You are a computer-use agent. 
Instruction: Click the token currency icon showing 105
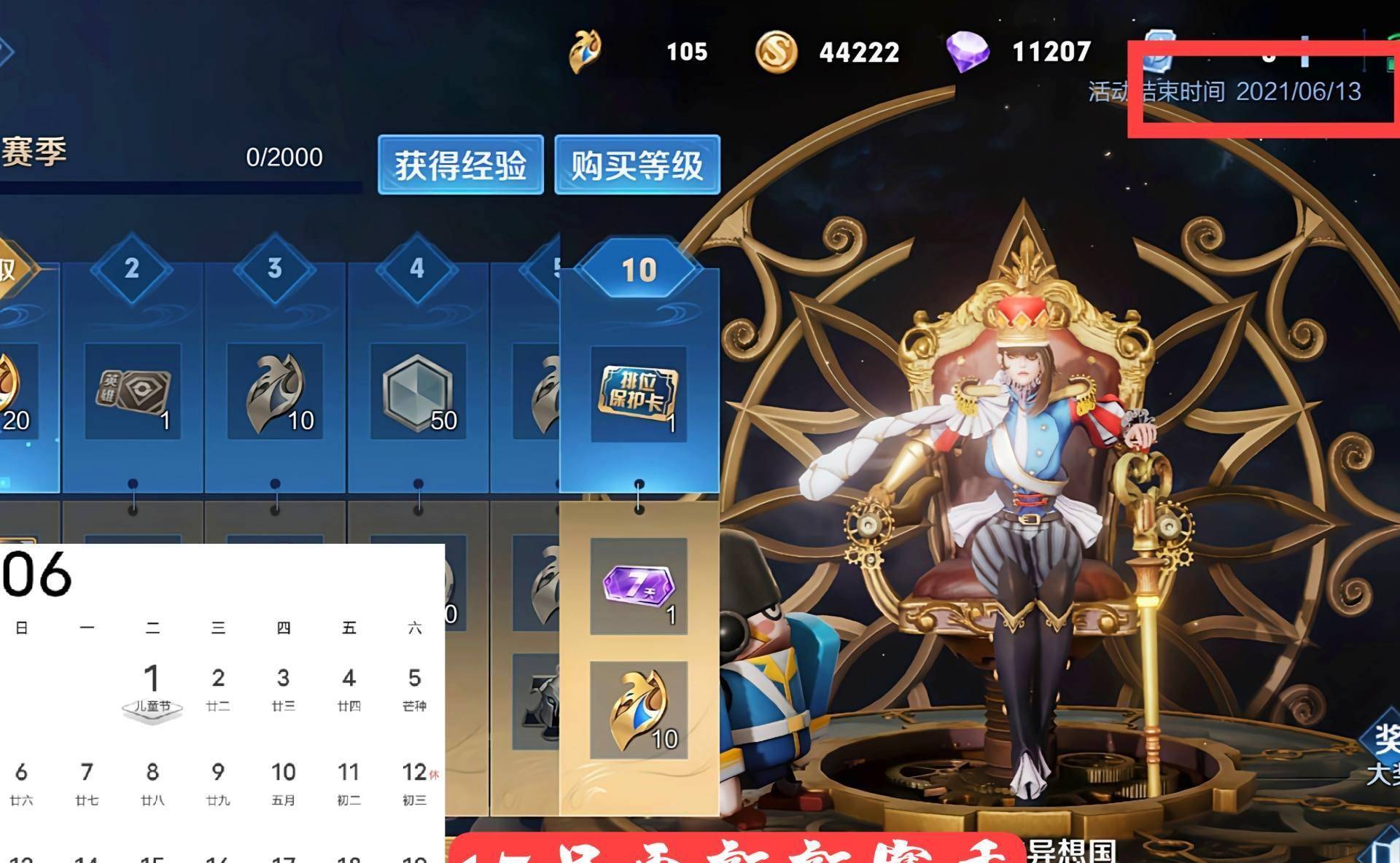[583, 51]
